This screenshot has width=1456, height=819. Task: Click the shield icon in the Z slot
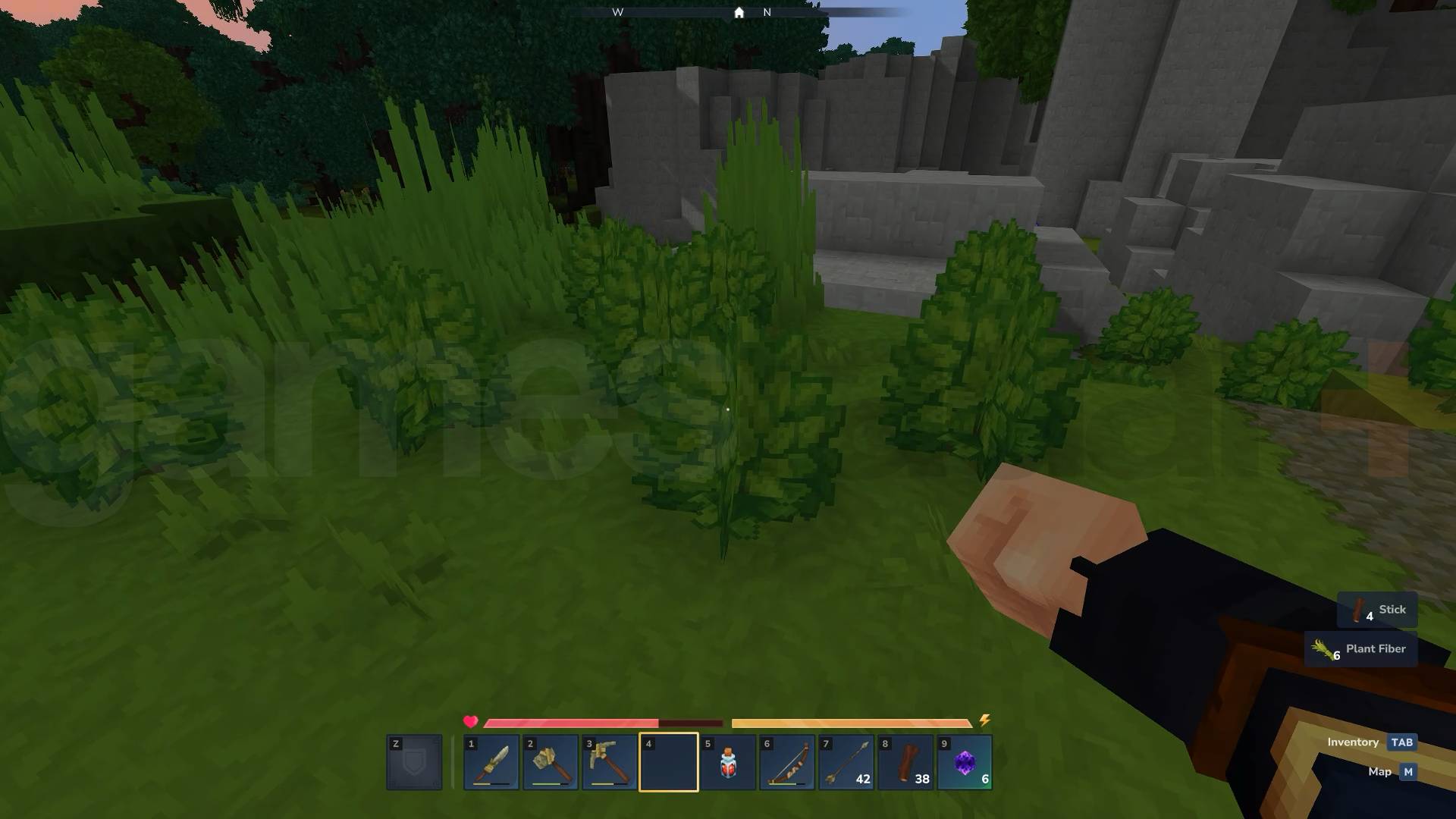tap(413, 762)
